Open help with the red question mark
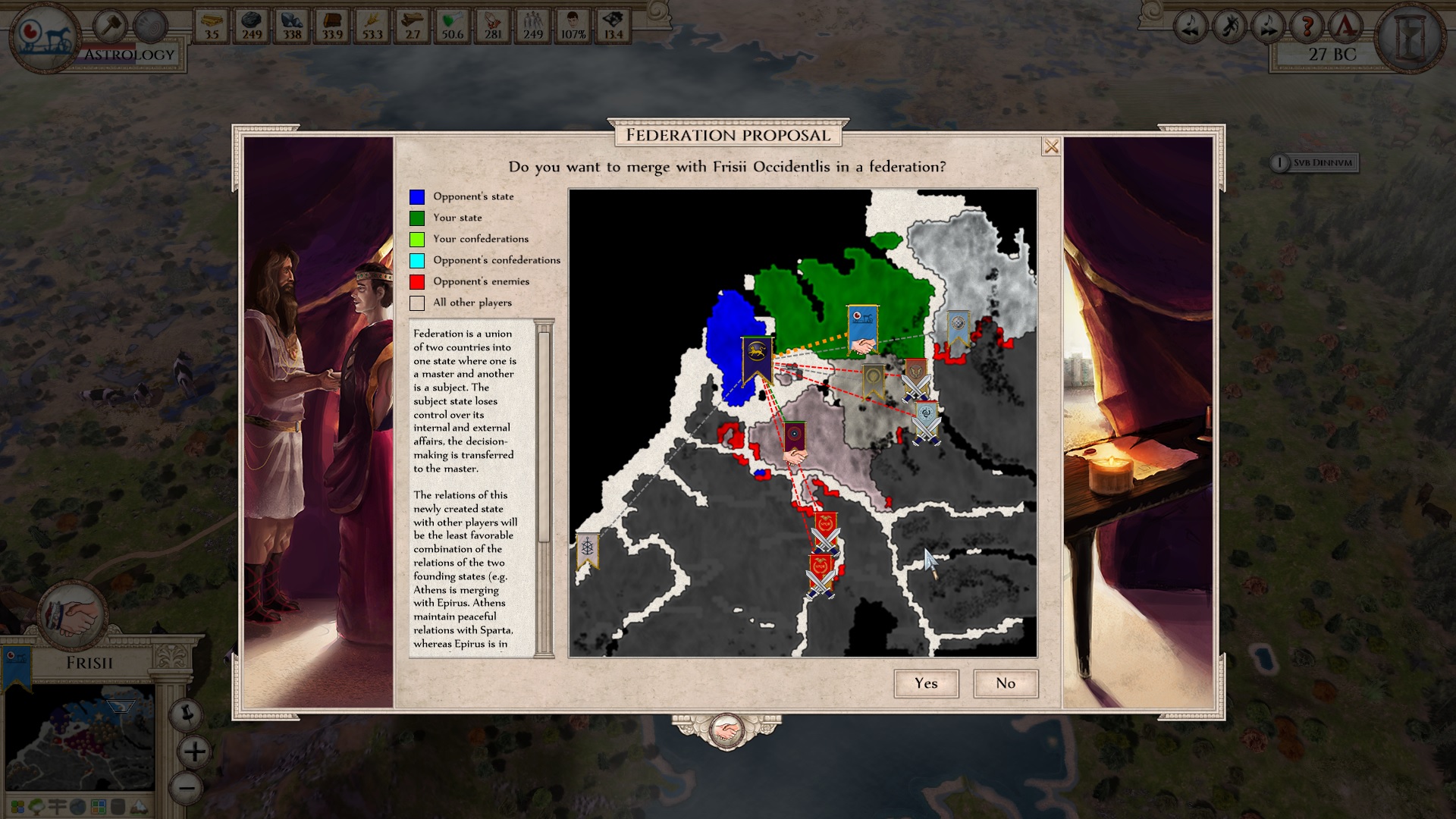This screenshot has width=1456, height=819. coord(1307,27)
